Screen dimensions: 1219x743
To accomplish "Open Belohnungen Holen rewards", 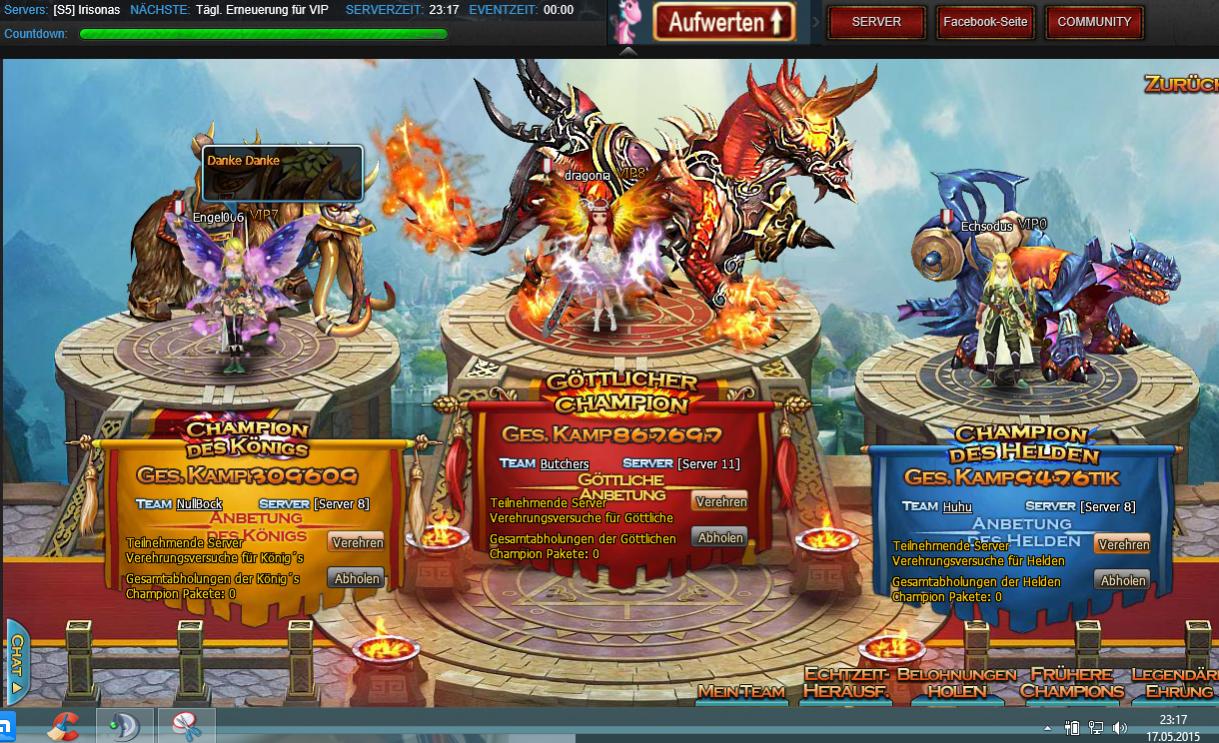I will pyautogui.click(x=956, y=683).
